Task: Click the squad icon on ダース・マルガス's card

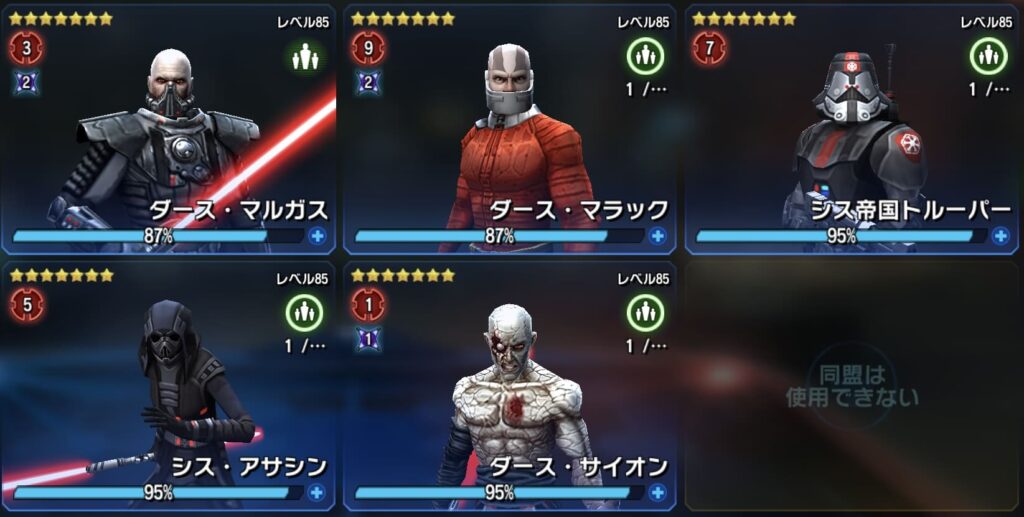Action: [304, 57]
